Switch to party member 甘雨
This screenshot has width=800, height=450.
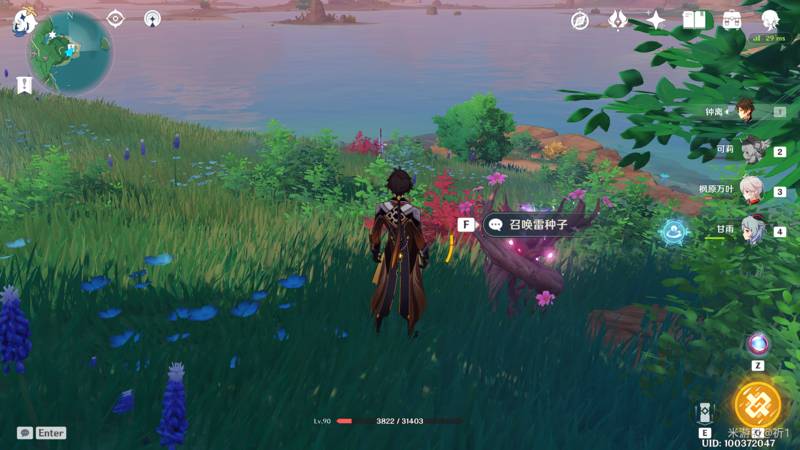752,230
